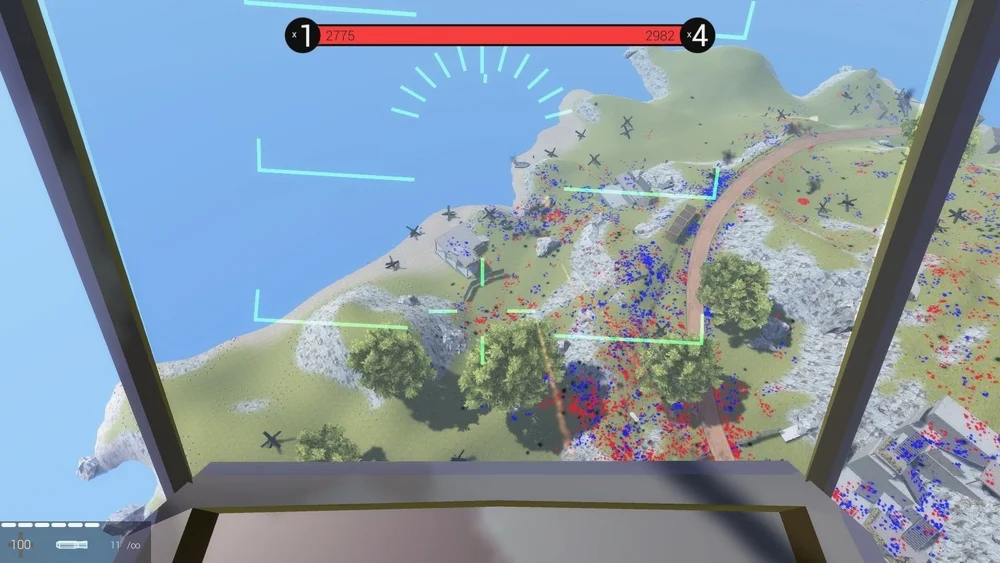Click the x1 team multiplier badge
The height and width of the screenshot is (563, 1000).
pyautogui.click(x=303, y=36)
